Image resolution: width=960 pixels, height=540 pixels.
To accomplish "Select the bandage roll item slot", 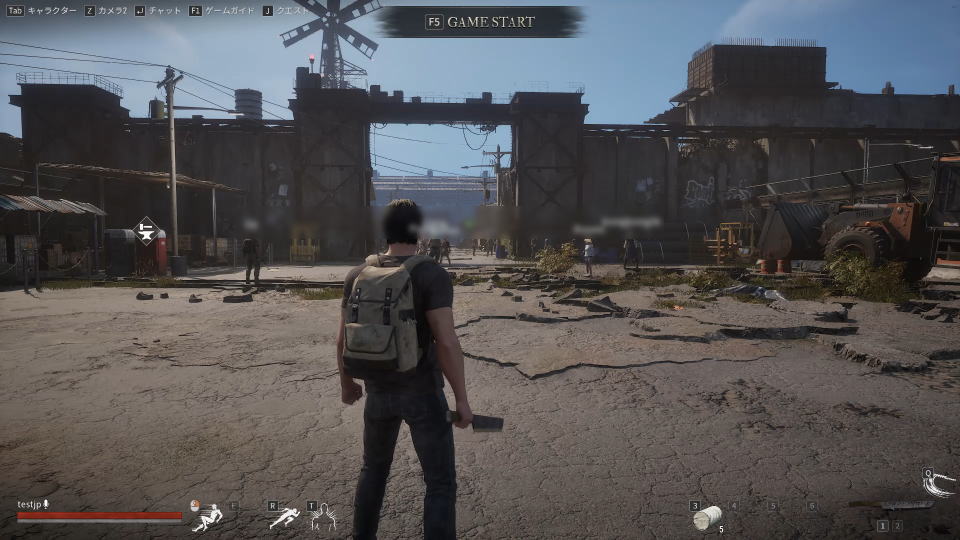I will point(708,517).
